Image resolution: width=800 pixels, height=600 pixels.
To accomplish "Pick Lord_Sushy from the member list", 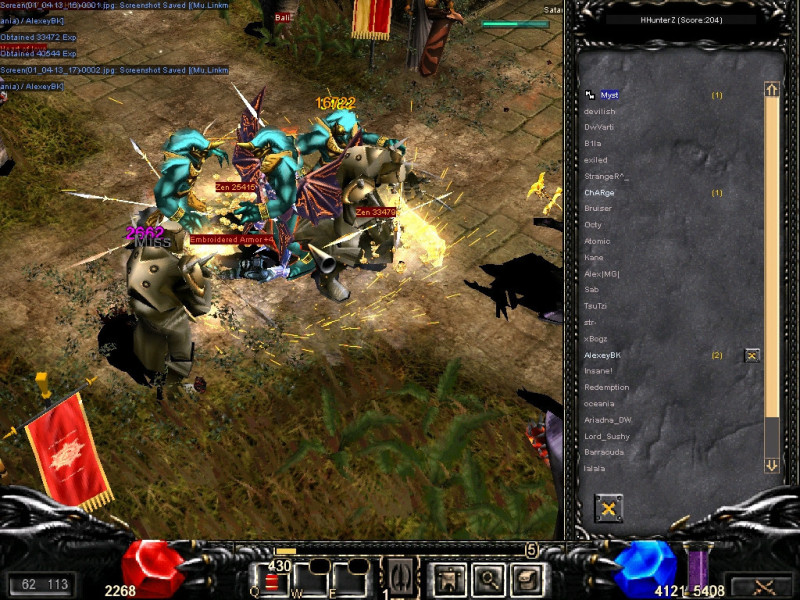I will (x=607, y=436).
